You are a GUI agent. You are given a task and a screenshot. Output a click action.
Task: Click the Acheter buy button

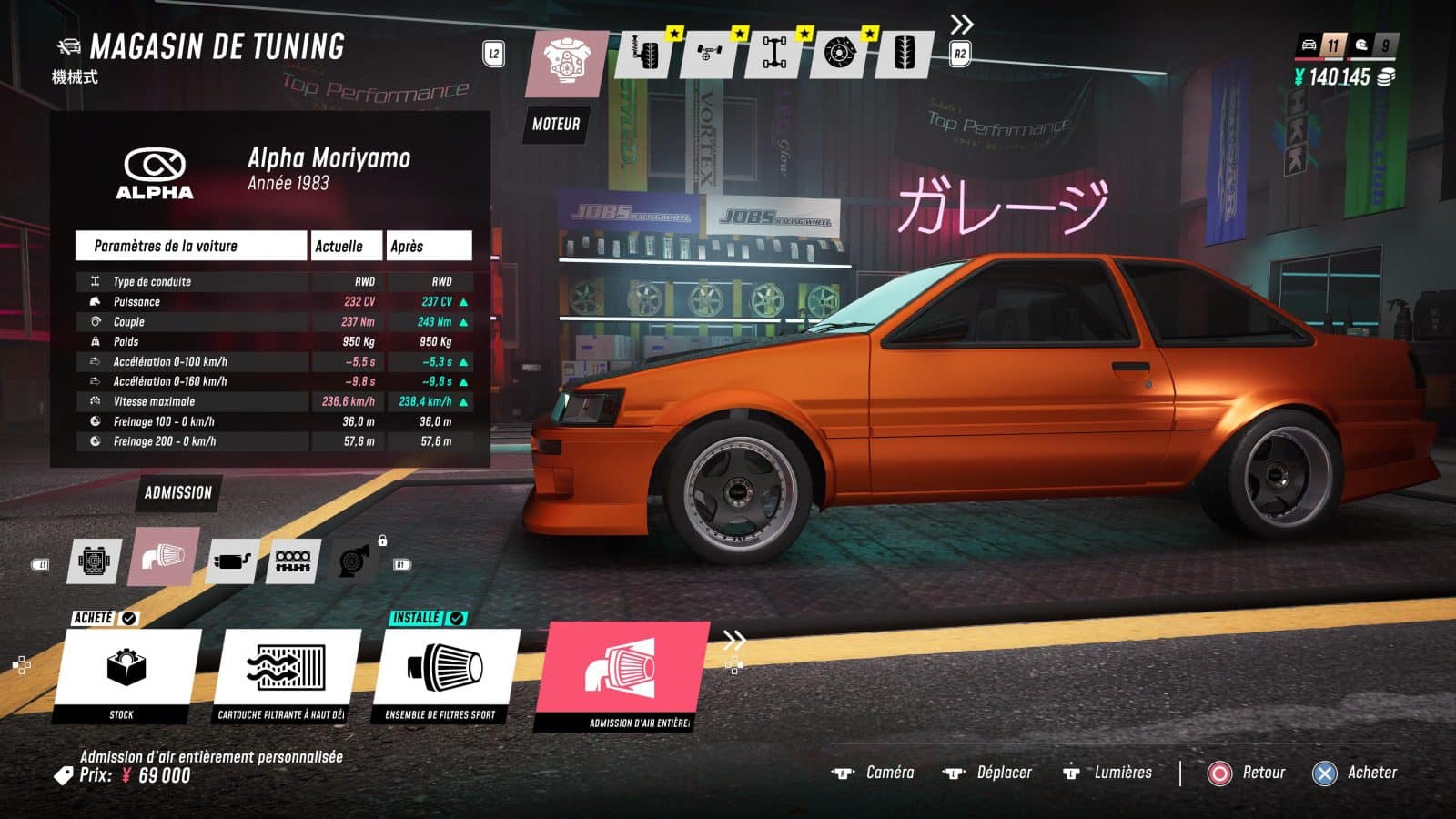click(1354, 773)
